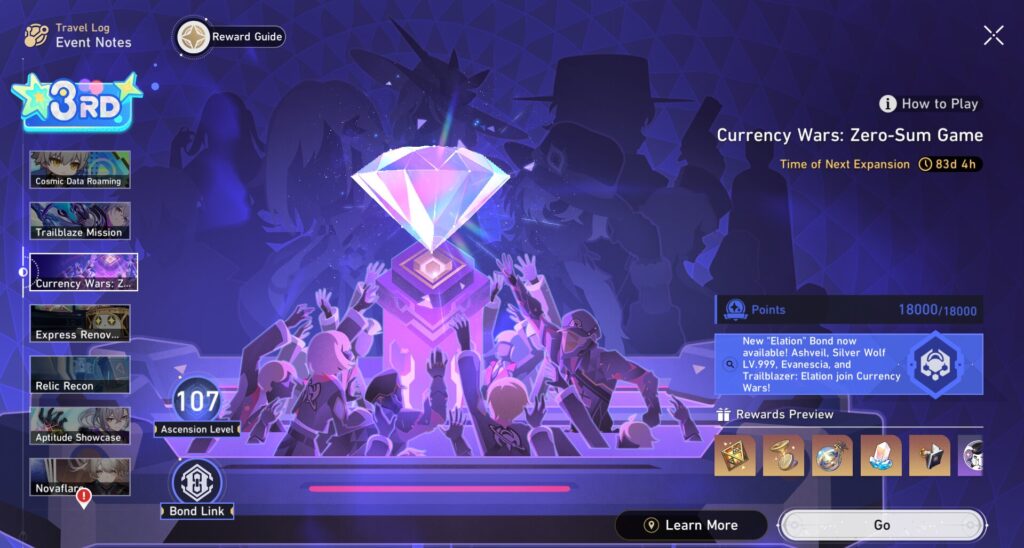
Task: Switch to the Trailblaze Mission event
Action: [x=80, y=220]
